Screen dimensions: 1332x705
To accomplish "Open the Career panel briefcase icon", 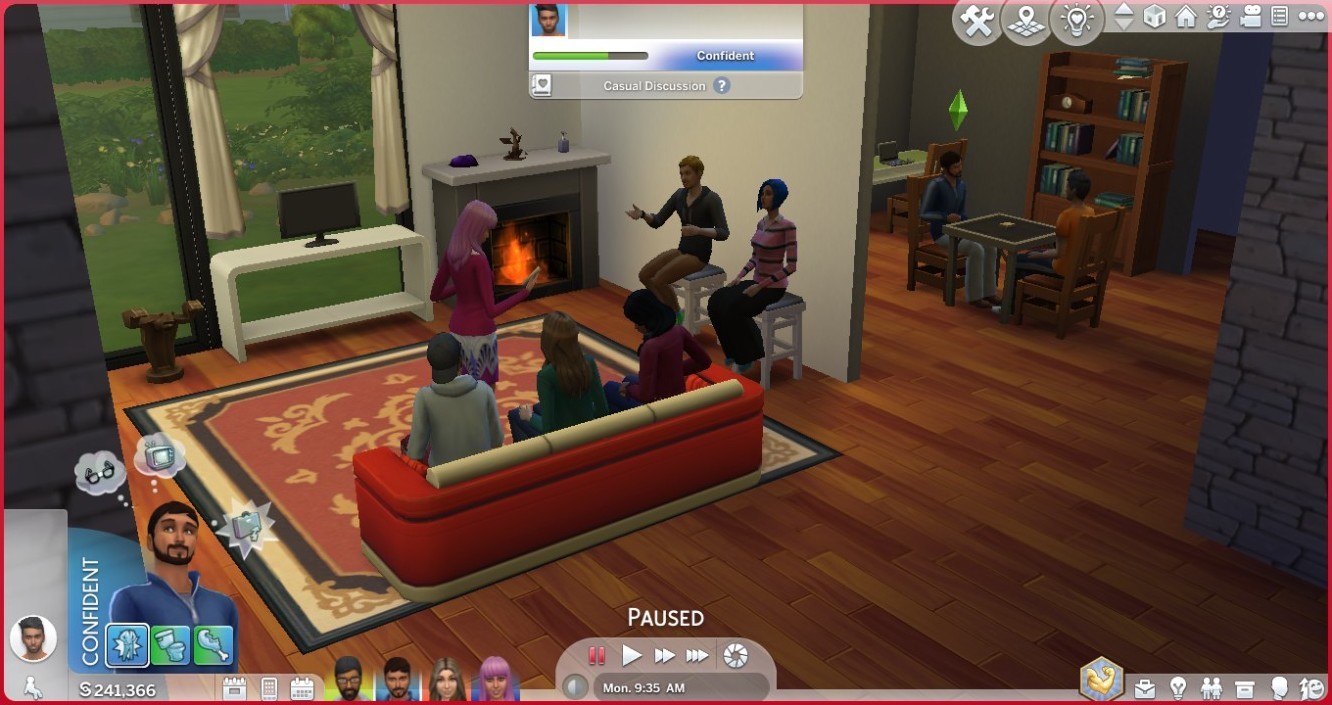I will coord(1145,688).
